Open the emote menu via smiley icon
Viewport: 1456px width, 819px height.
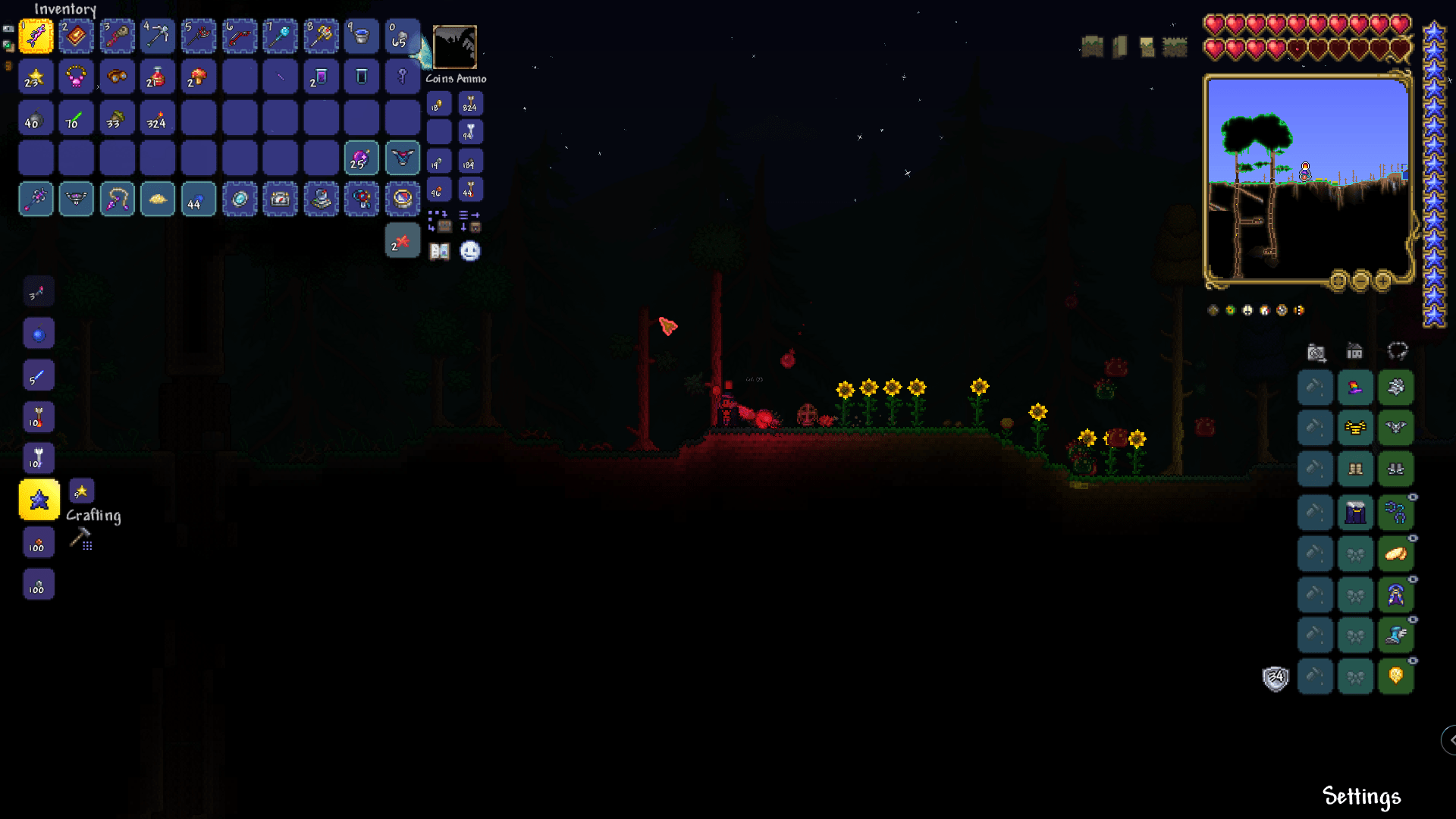(x=469, y=251)
